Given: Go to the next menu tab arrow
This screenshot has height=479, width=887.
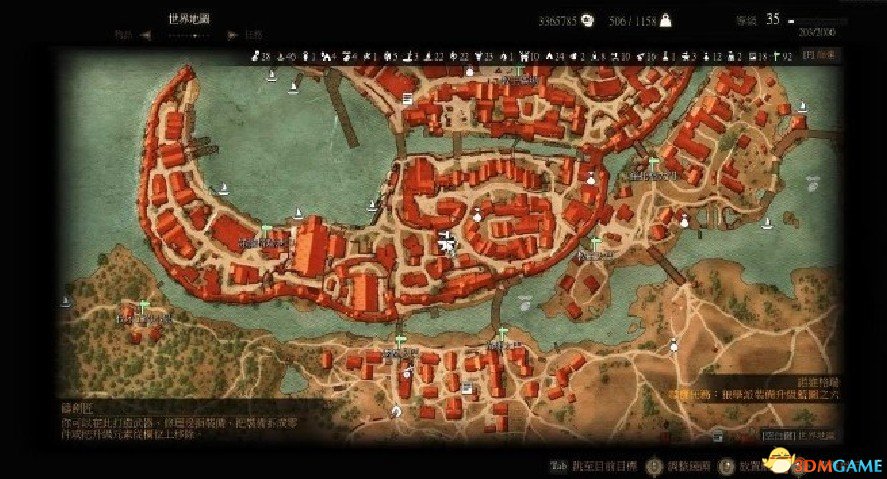Looking at the screenshot, I should point(232,34).
